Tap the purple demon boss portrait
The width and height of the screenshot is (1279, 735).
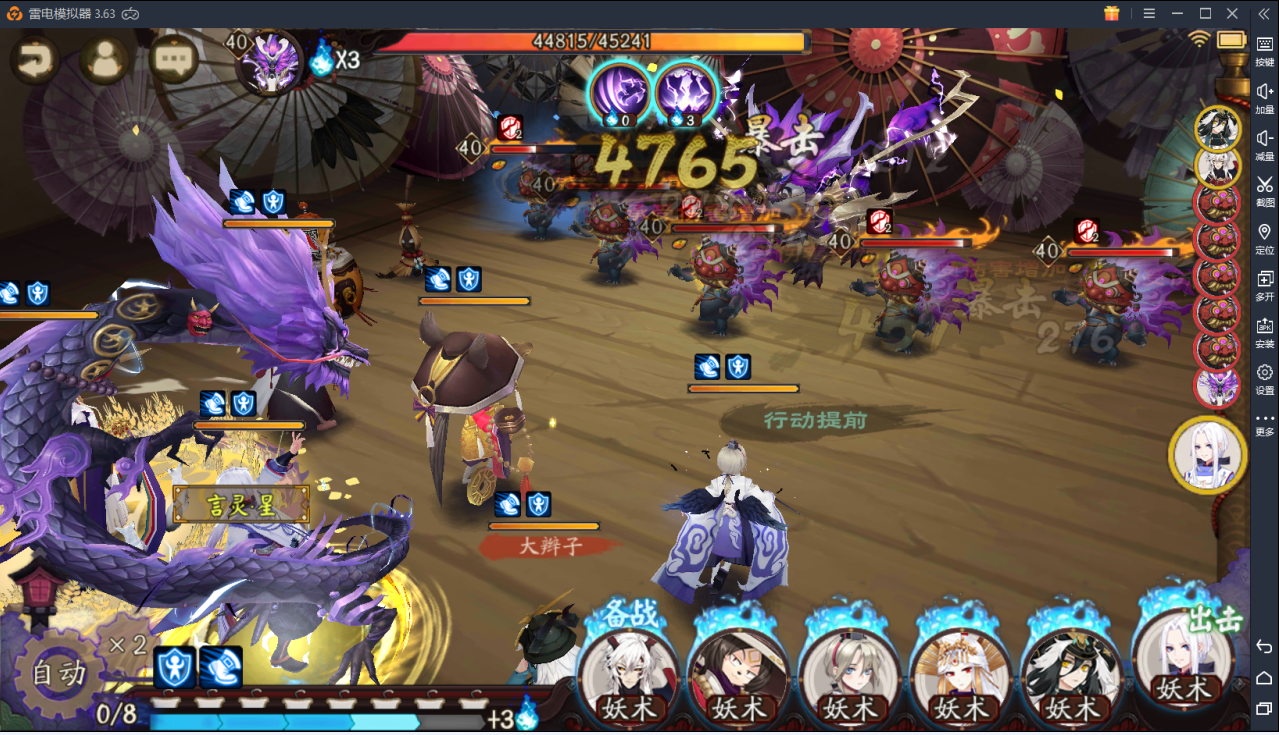[x=274, y=60]
